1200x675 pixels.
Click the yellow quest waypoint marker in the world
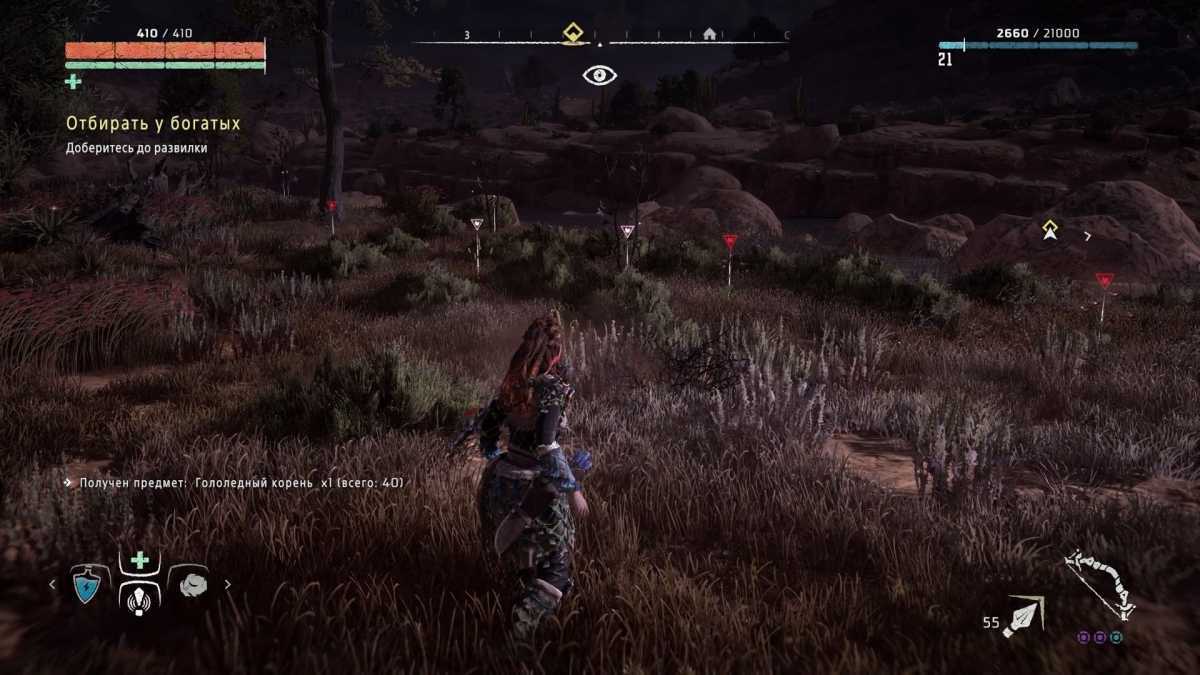point(1050,229)
